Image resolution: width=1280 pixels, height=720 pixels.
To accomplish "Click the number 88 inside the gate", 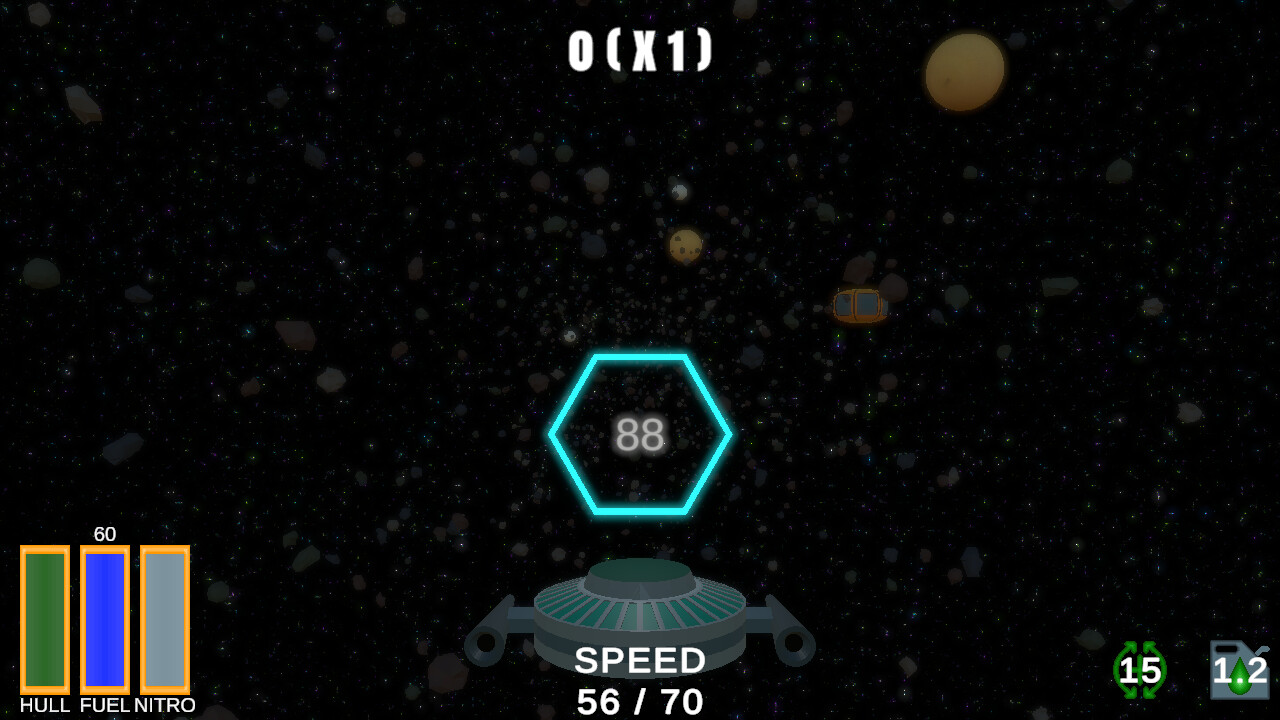I will click(640, 432).
